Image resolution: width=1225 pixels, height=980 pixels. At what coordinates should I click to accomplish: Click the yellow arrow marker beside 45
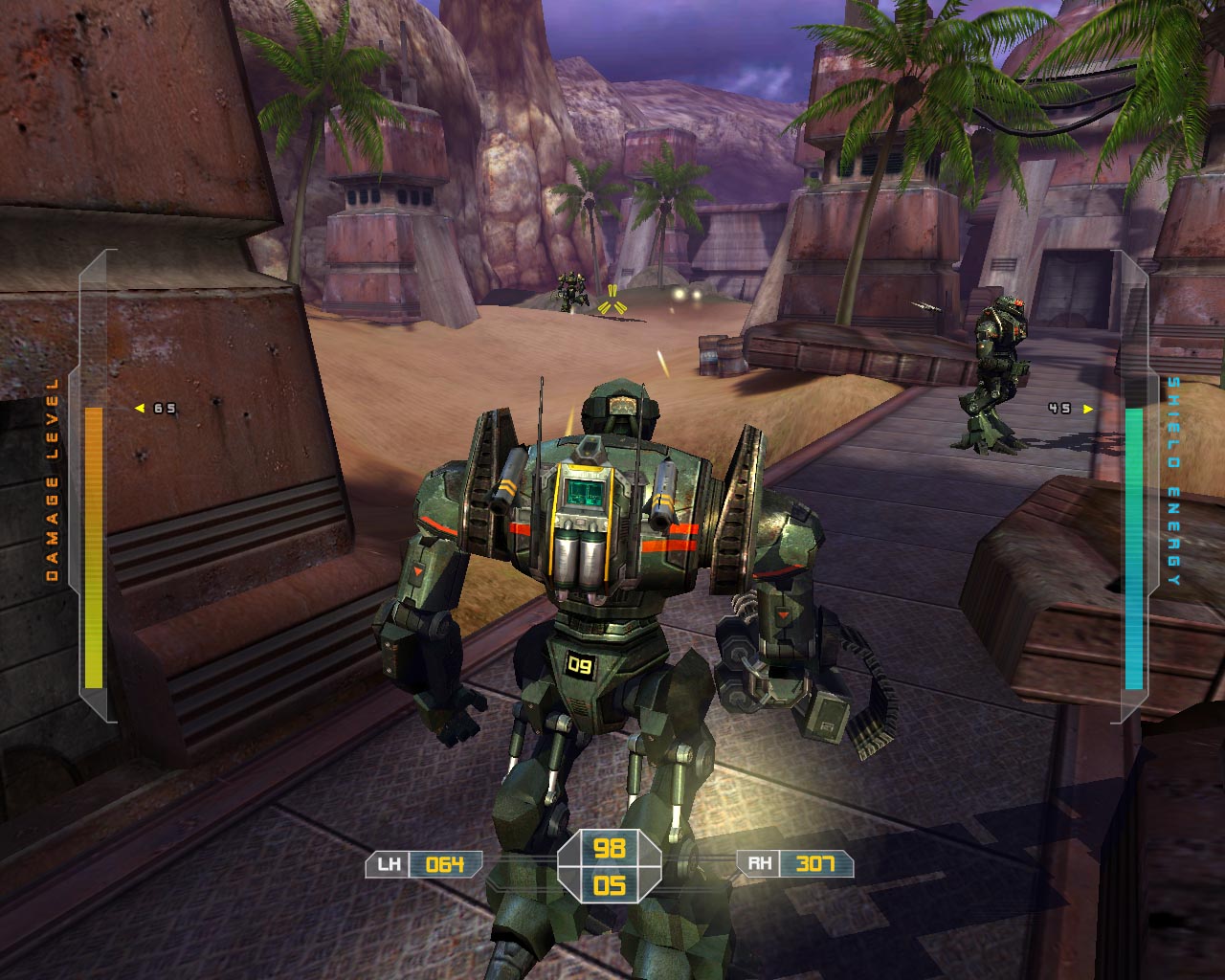pyautogui.click(x=1085, y=407)
